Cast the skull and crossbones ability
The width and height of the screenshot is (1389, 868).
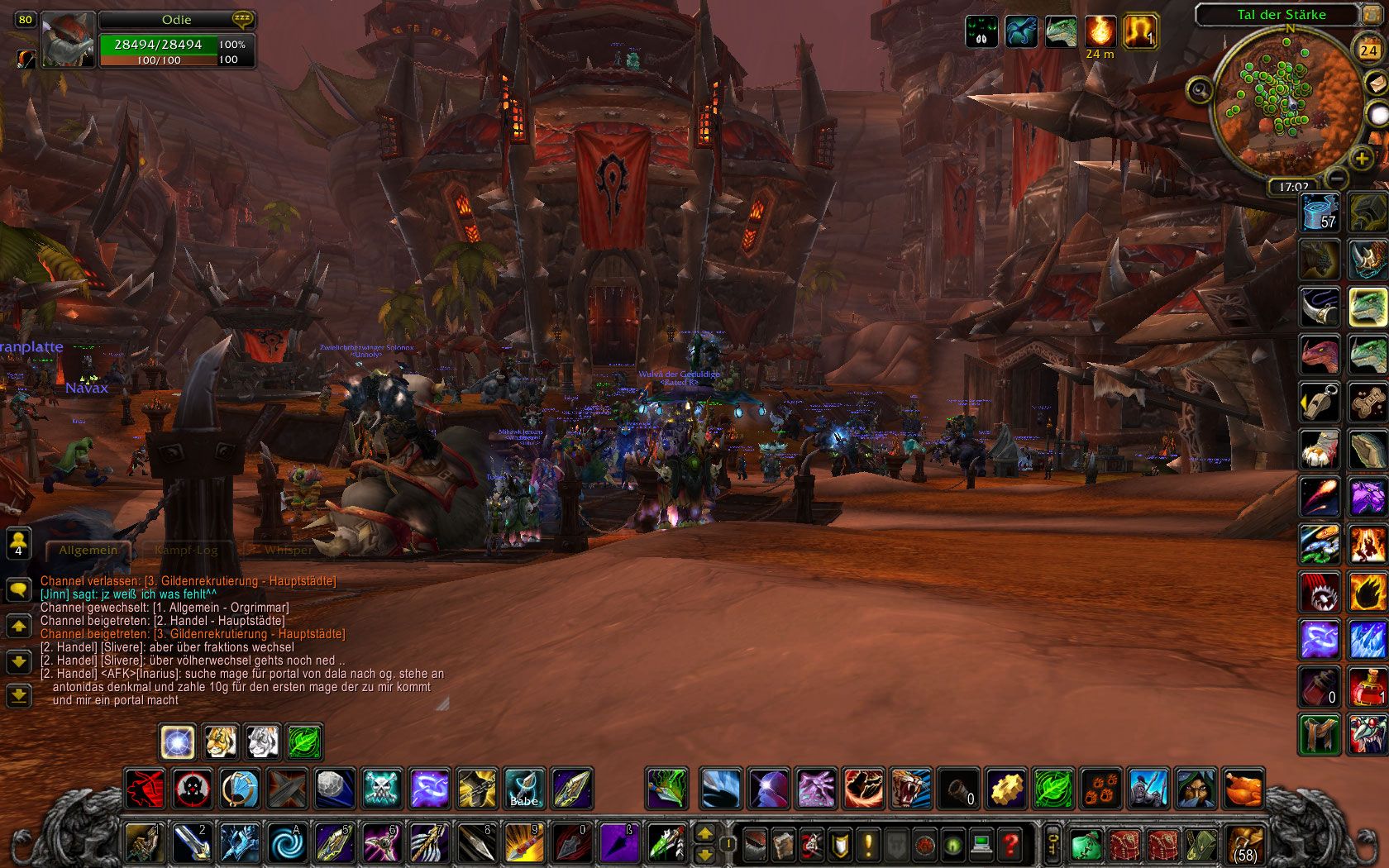click(x=382, y=789)
